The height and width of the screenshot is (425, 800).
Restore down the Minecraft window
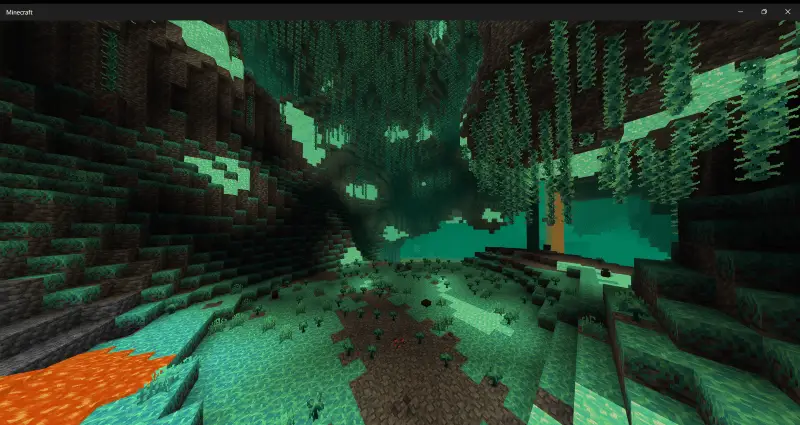coord(763,11)
